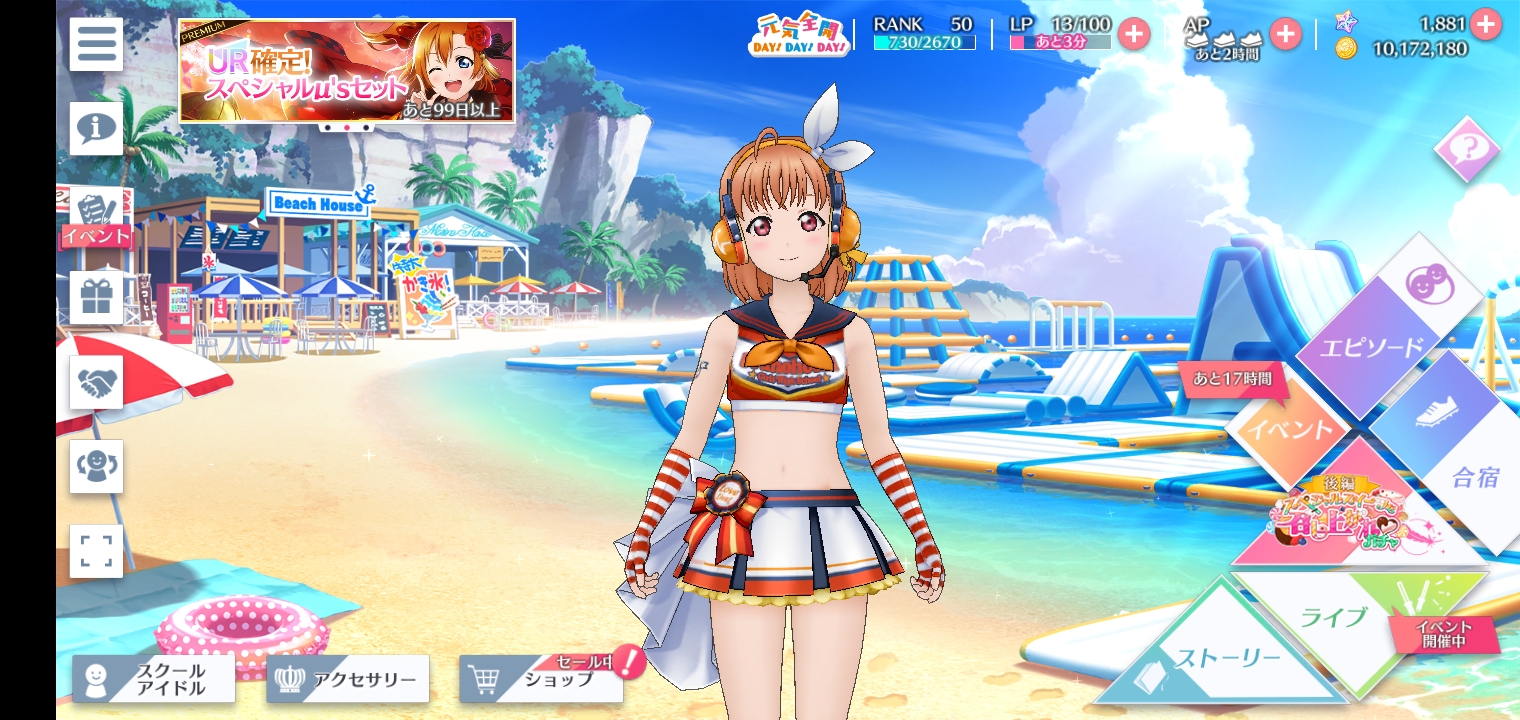
Task: Open the information notice bubble
Action: coord(96,128)
